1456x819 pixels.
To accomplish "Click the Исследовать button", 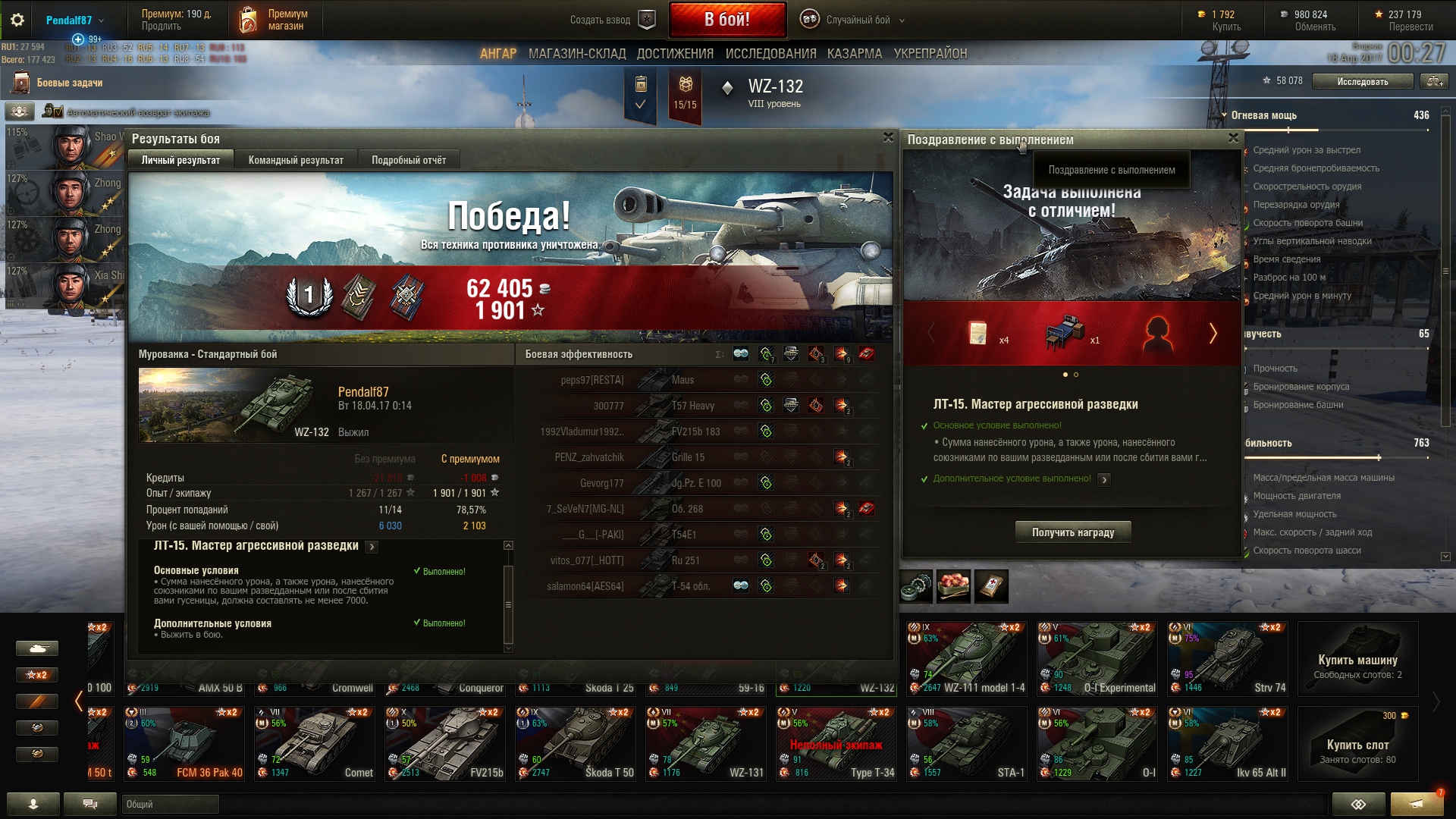I will [1362, 81].
